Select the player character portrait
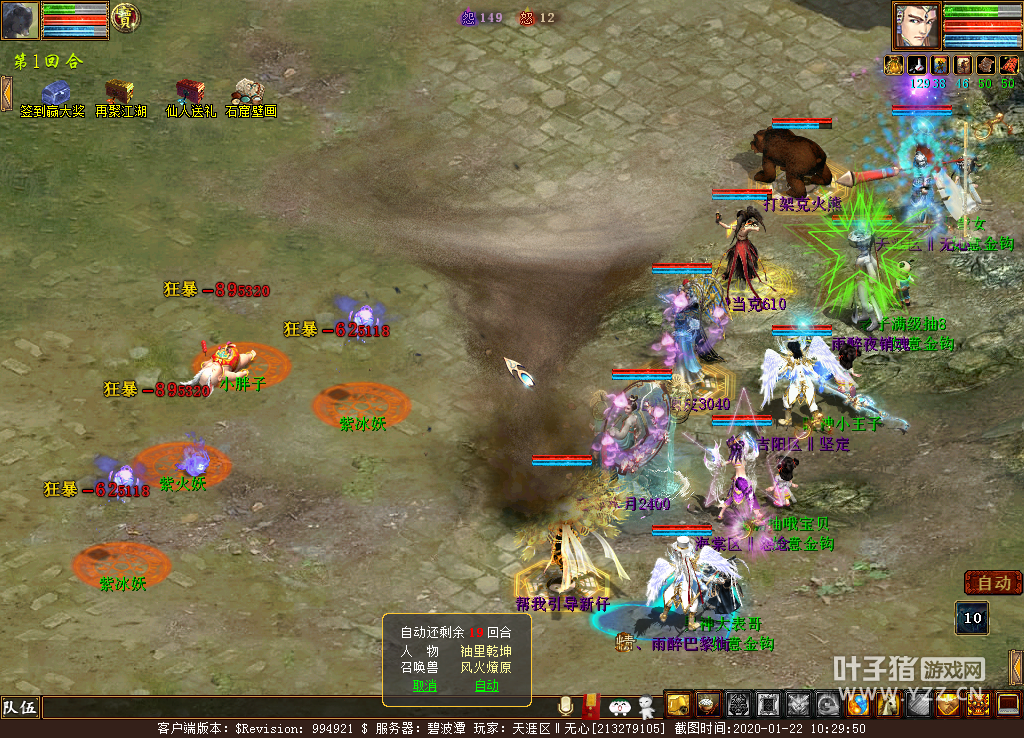1024x738 pixels. pos(917,25)
